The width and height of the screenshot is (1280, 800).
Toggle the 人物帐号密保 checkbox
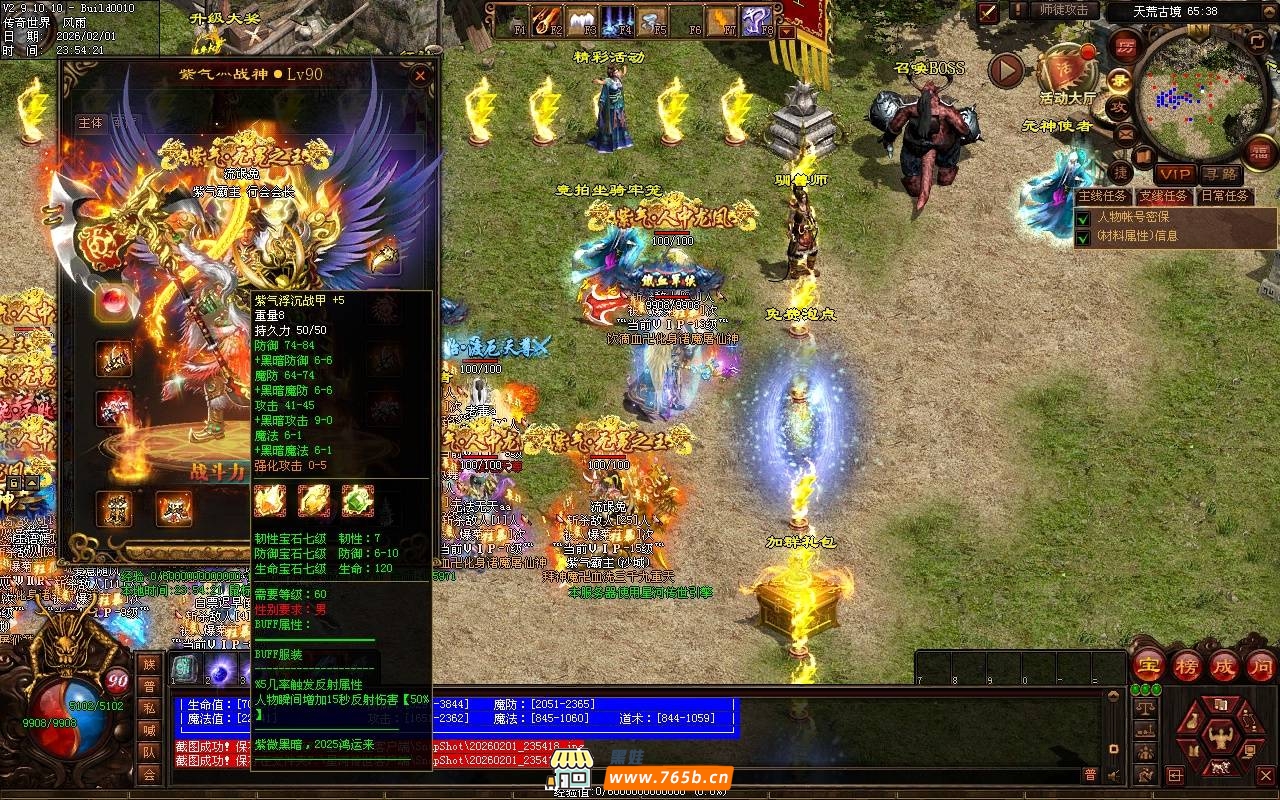pyautogui.click(x=1083, y=217)
